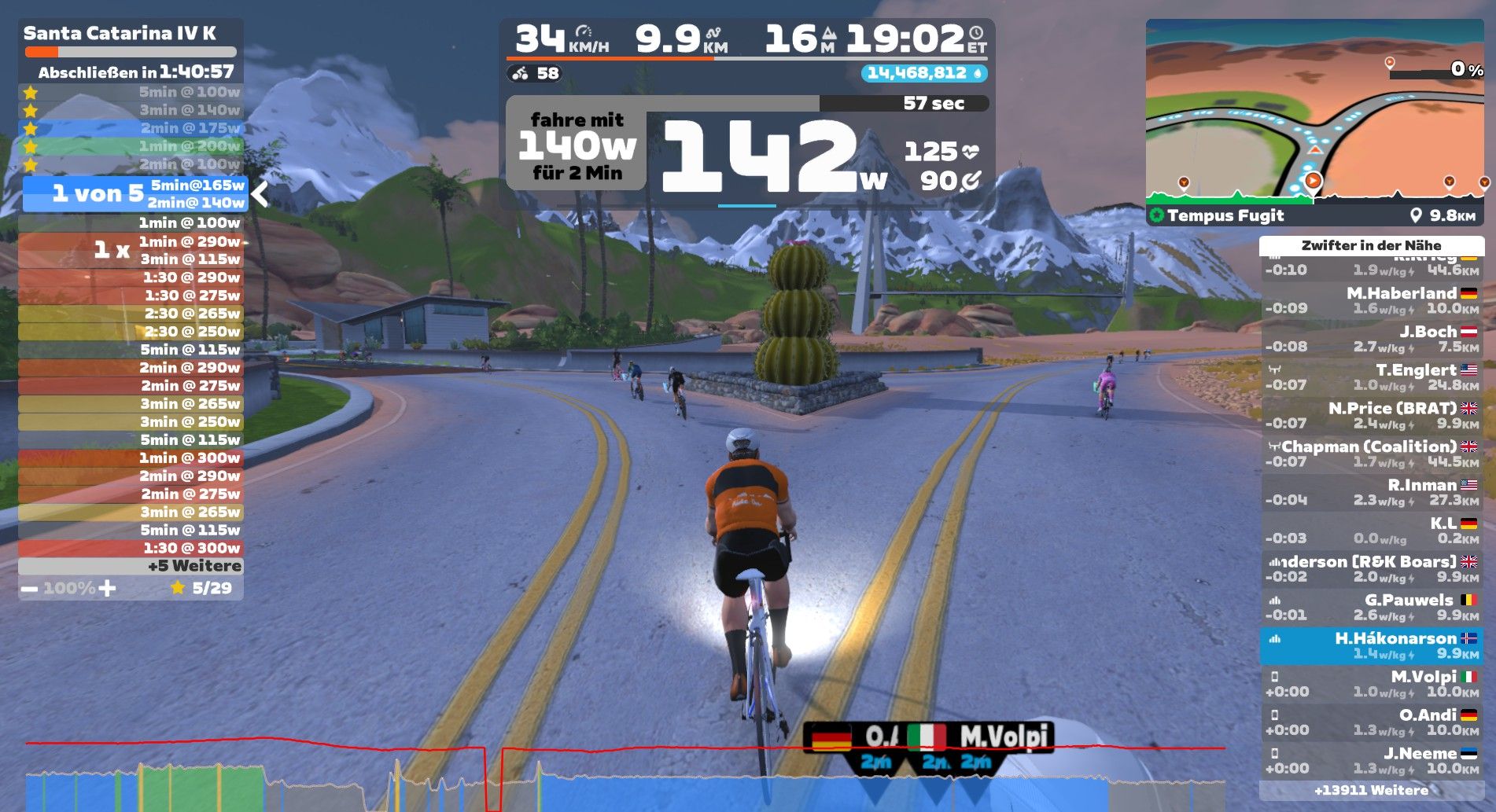Select J.Neeme in the nearby list

click(1371, 760)
